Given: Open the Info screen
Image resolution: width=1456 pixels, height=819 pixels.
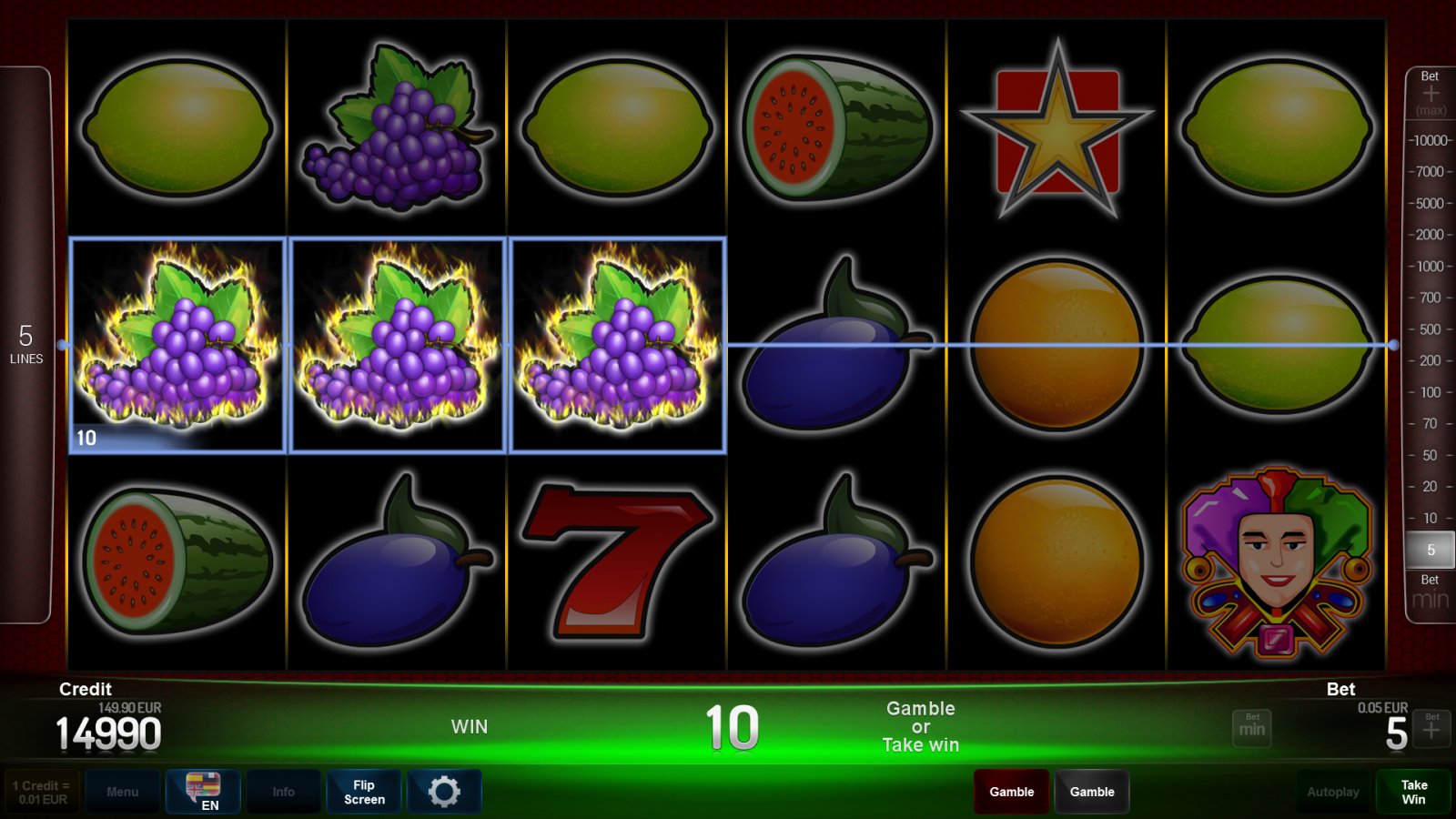Looking at the screenshot, I should pos(283,791).
